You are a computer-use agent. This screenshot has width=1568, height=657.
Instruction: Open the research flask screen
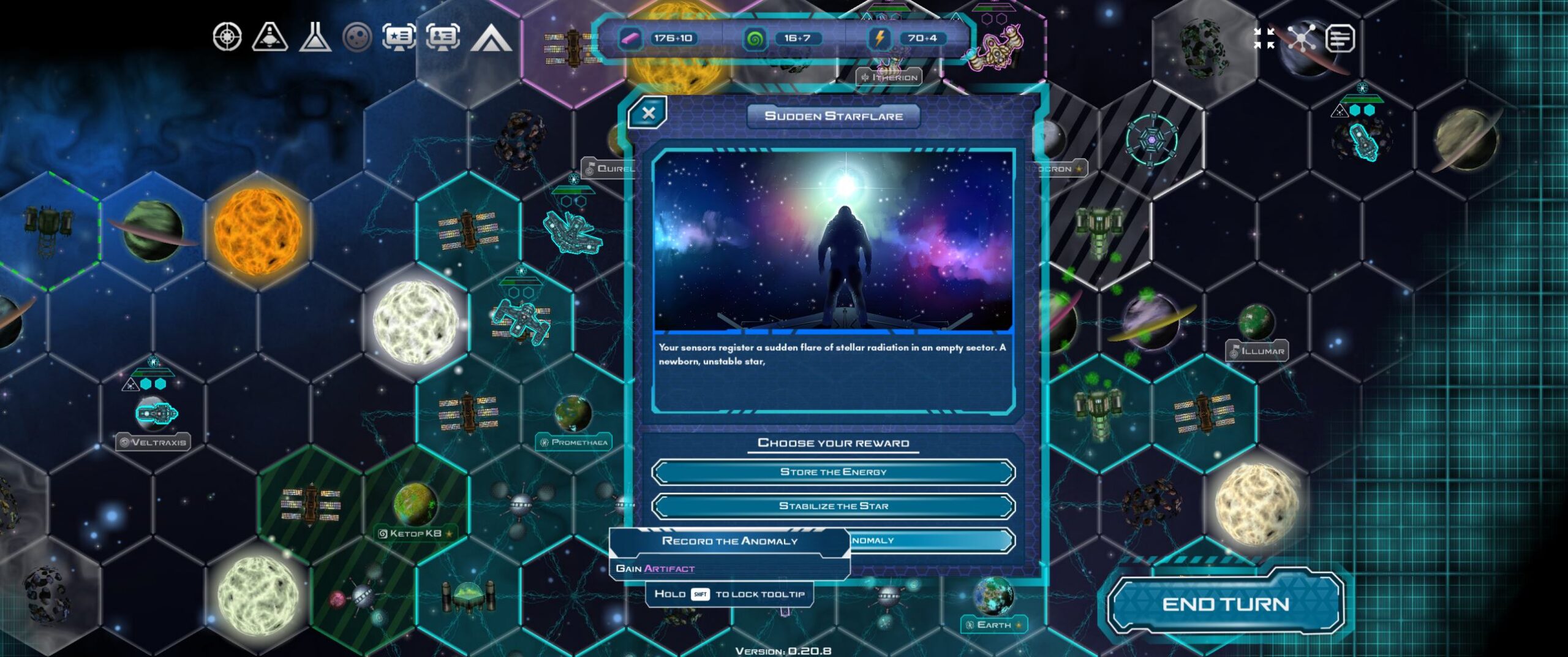coord(315,37)
